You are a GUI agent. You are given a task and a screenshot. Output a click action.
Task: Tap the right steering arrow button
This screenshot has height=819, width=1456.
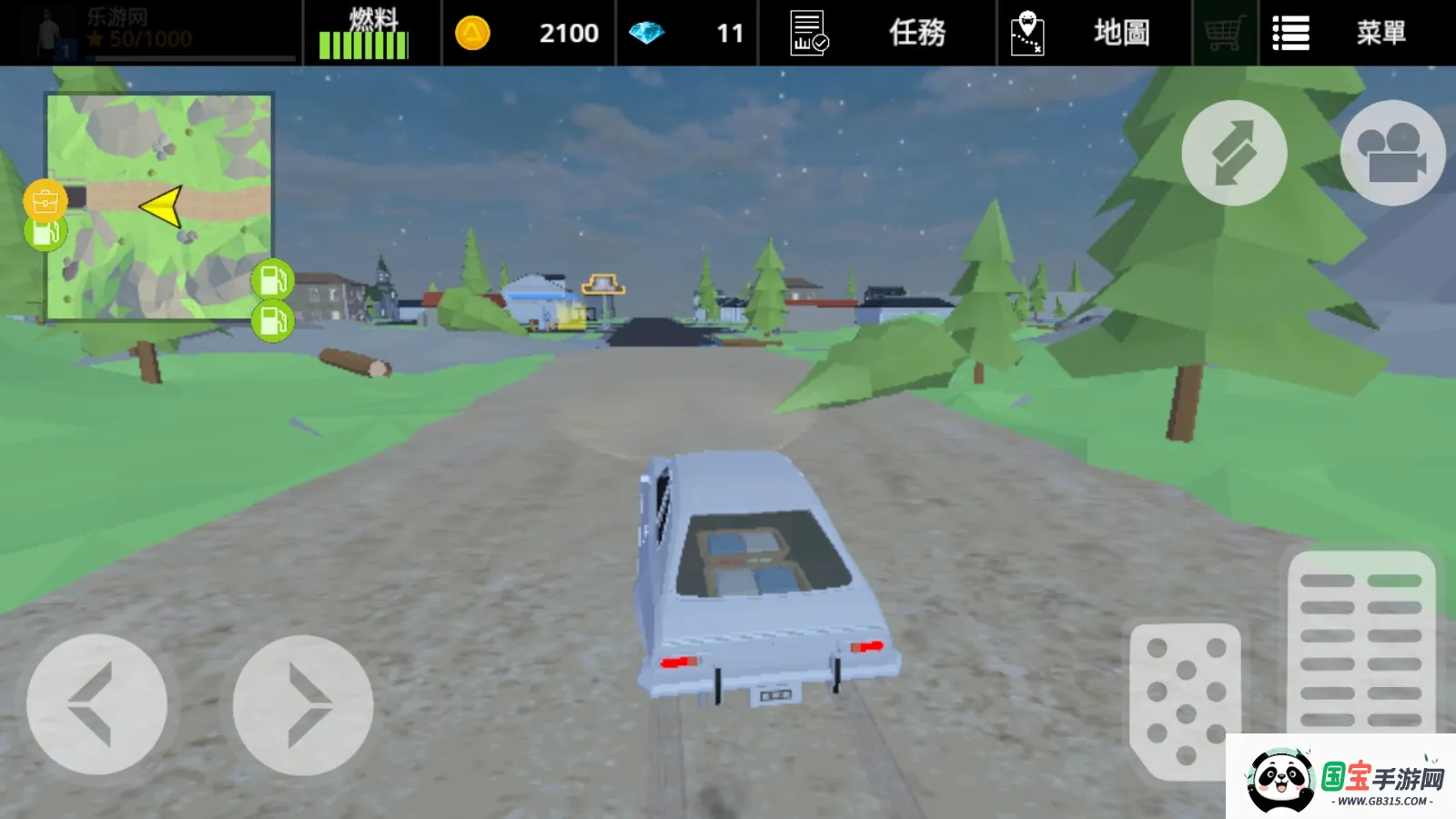303,705
